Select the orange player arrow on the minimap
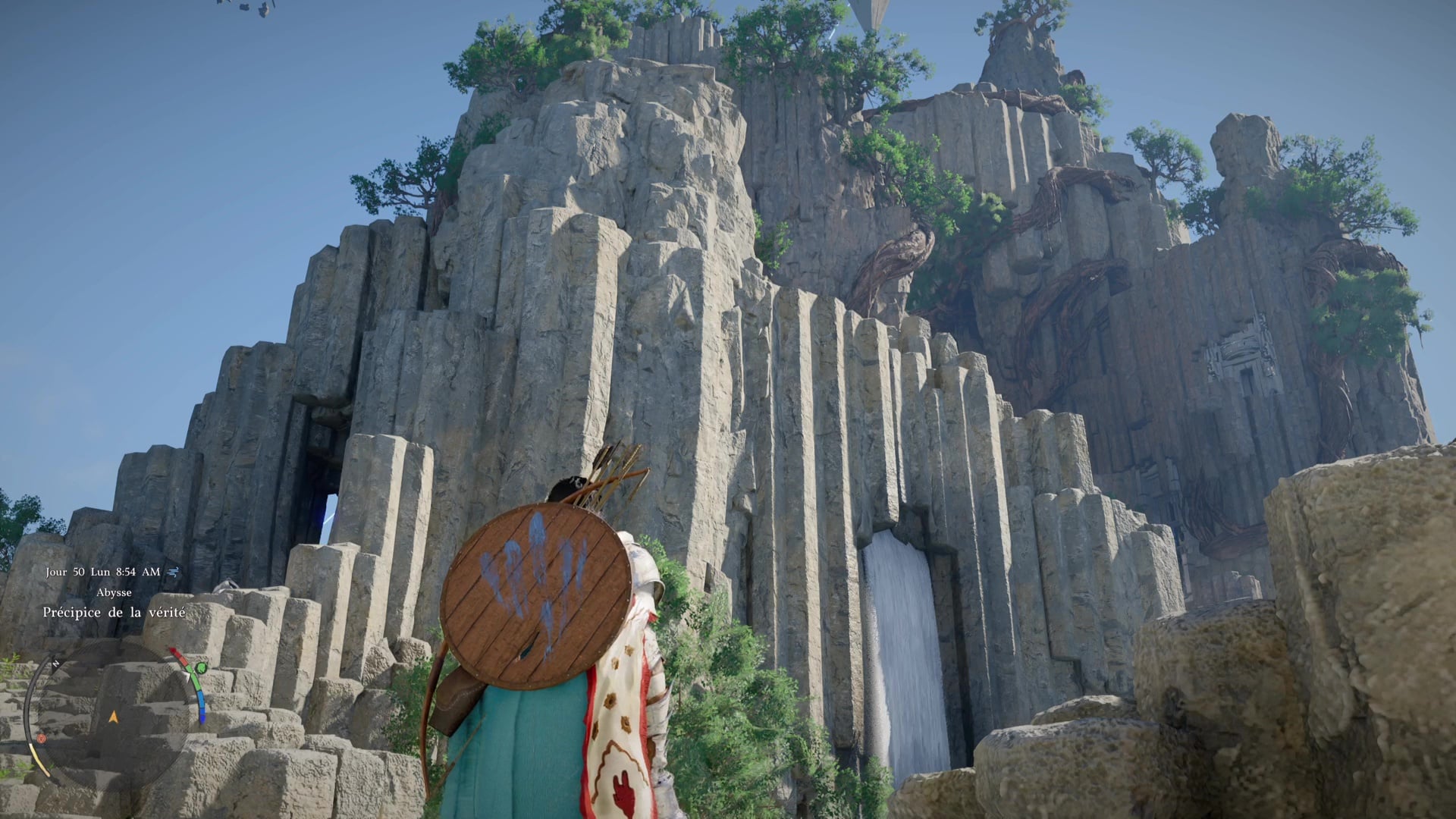 114,716
